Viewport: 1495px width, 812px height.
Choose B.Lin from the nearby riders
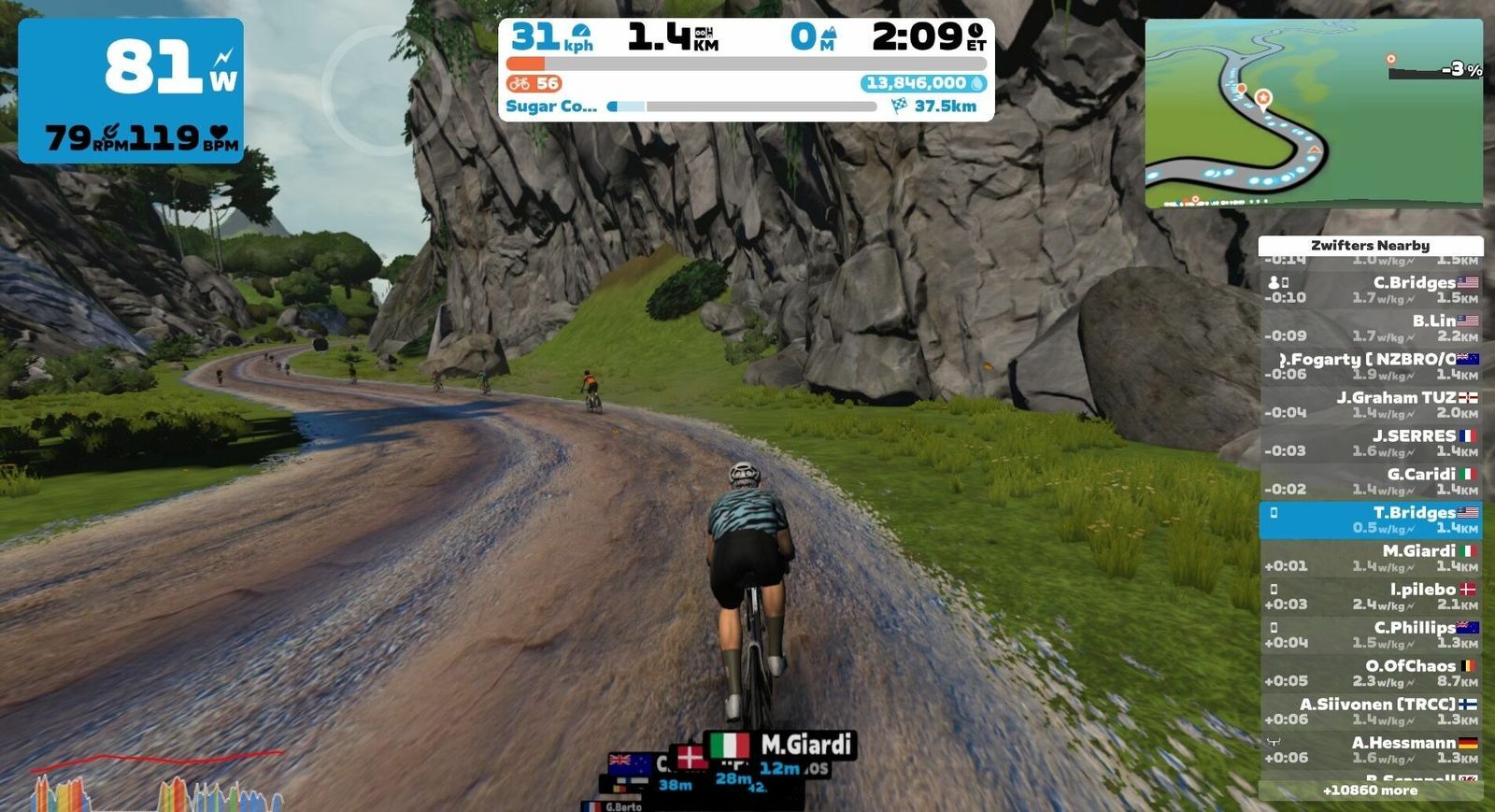pyautogui.click(x=1371, y=328)
